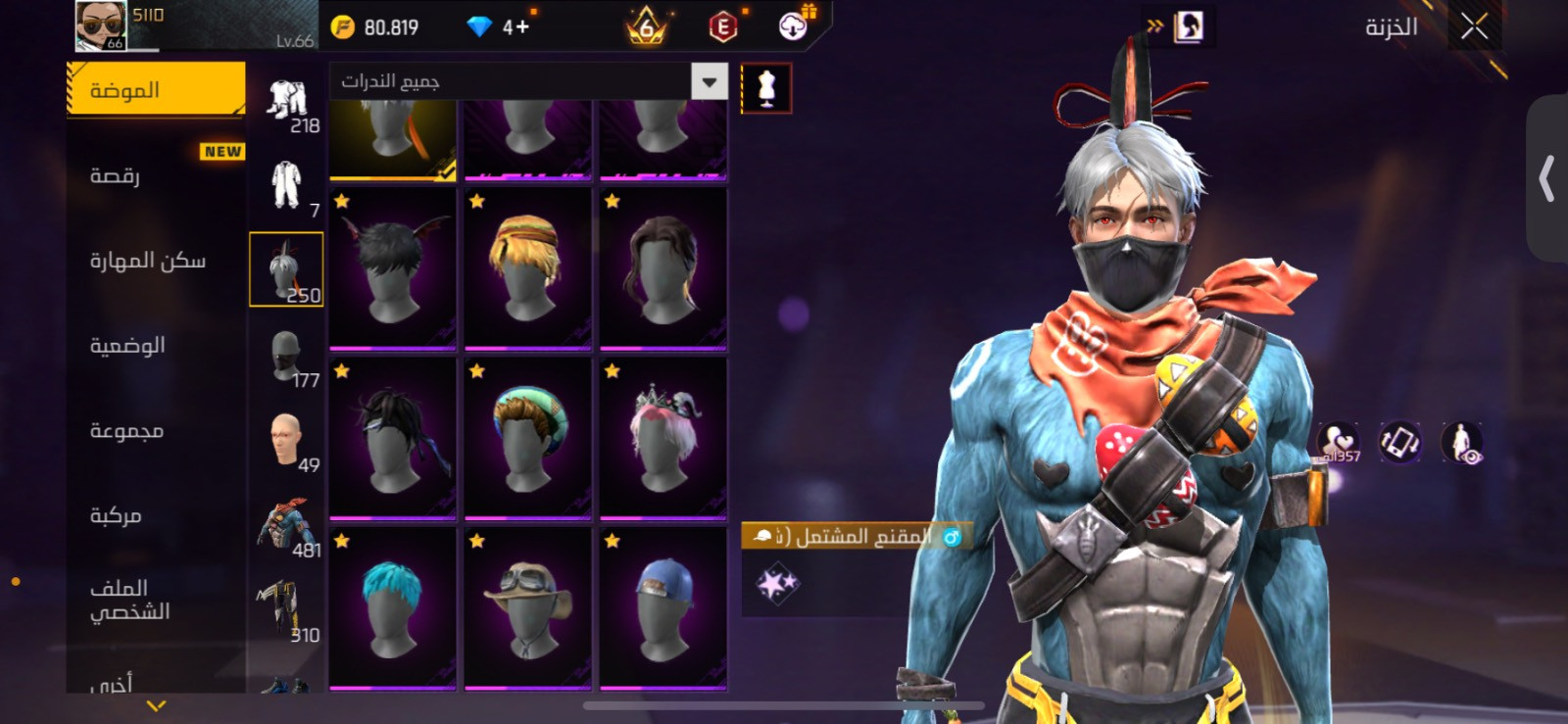Select the الوضعية tab
The height and width of the screenshot is (724, 1568).
(155, 346)
